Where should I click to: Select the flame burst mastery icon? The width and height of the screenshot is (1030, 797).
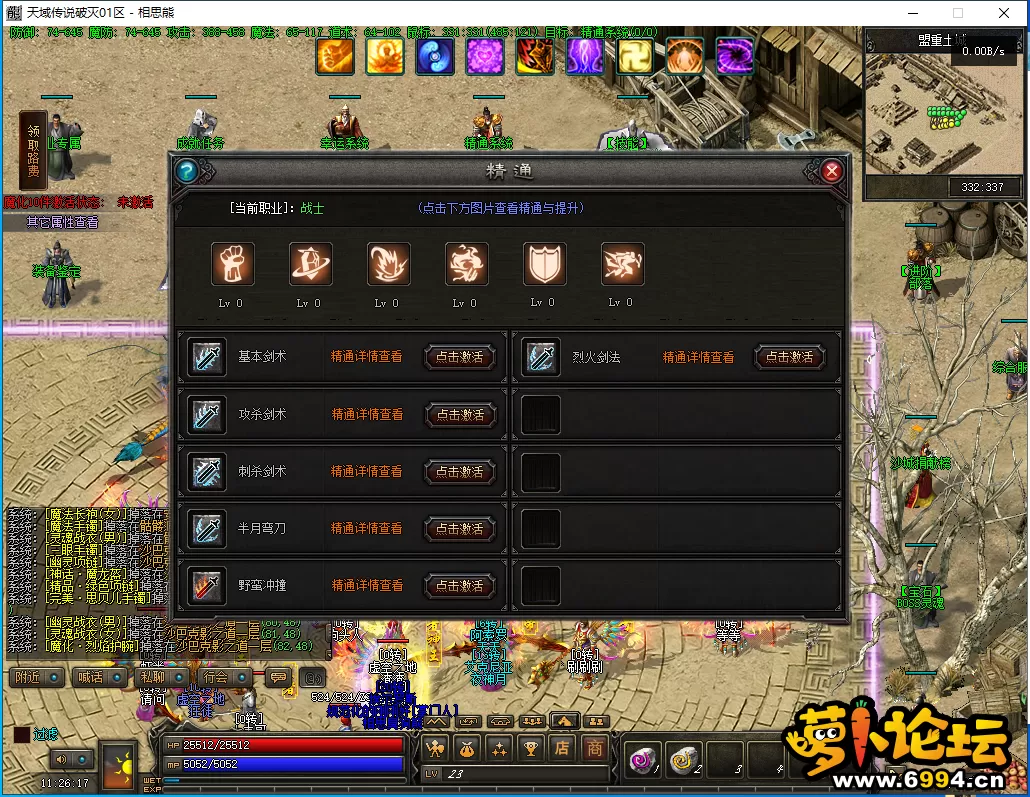(388, 265)
